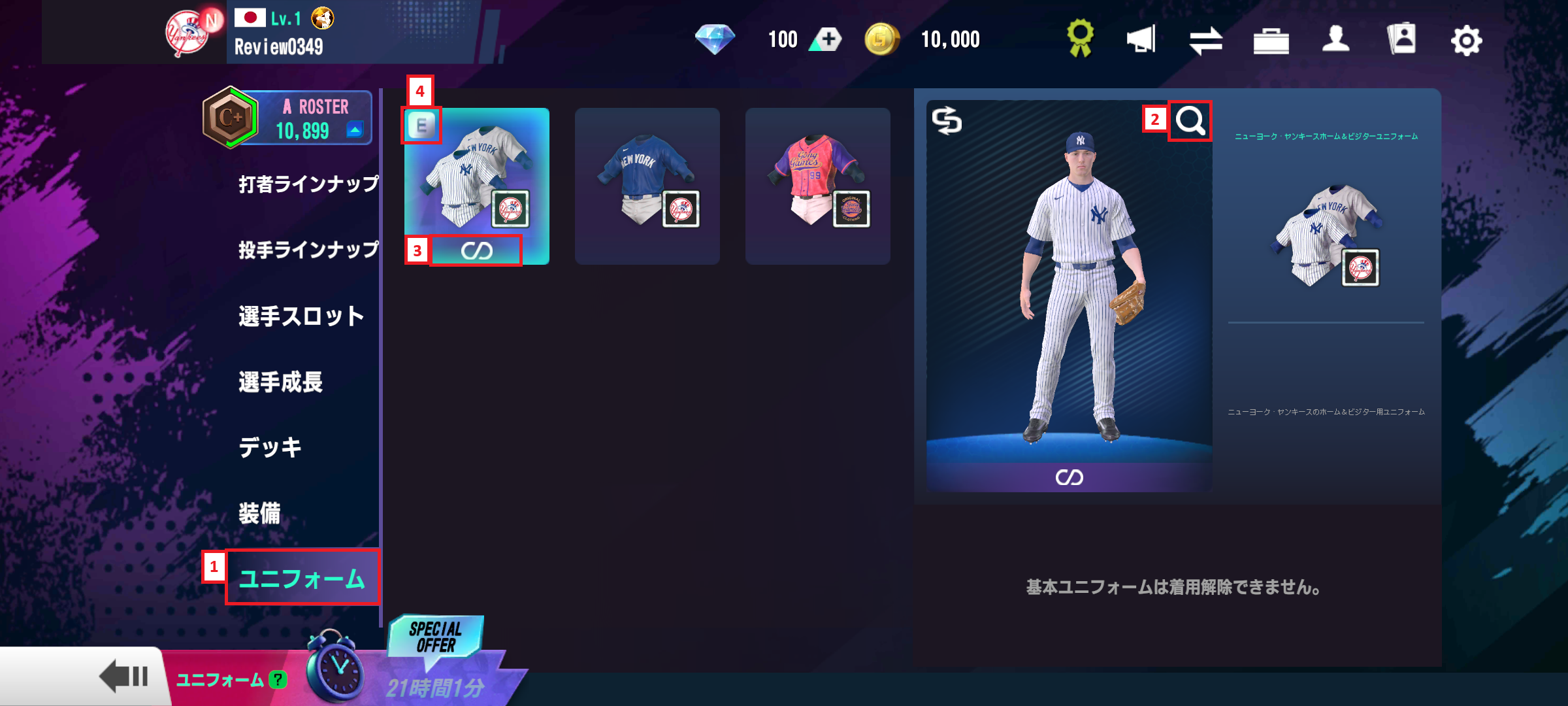Viewport: 1568px width, 706px height.
Task: Open the Special Offer banner
Action: tap(436, 637)
